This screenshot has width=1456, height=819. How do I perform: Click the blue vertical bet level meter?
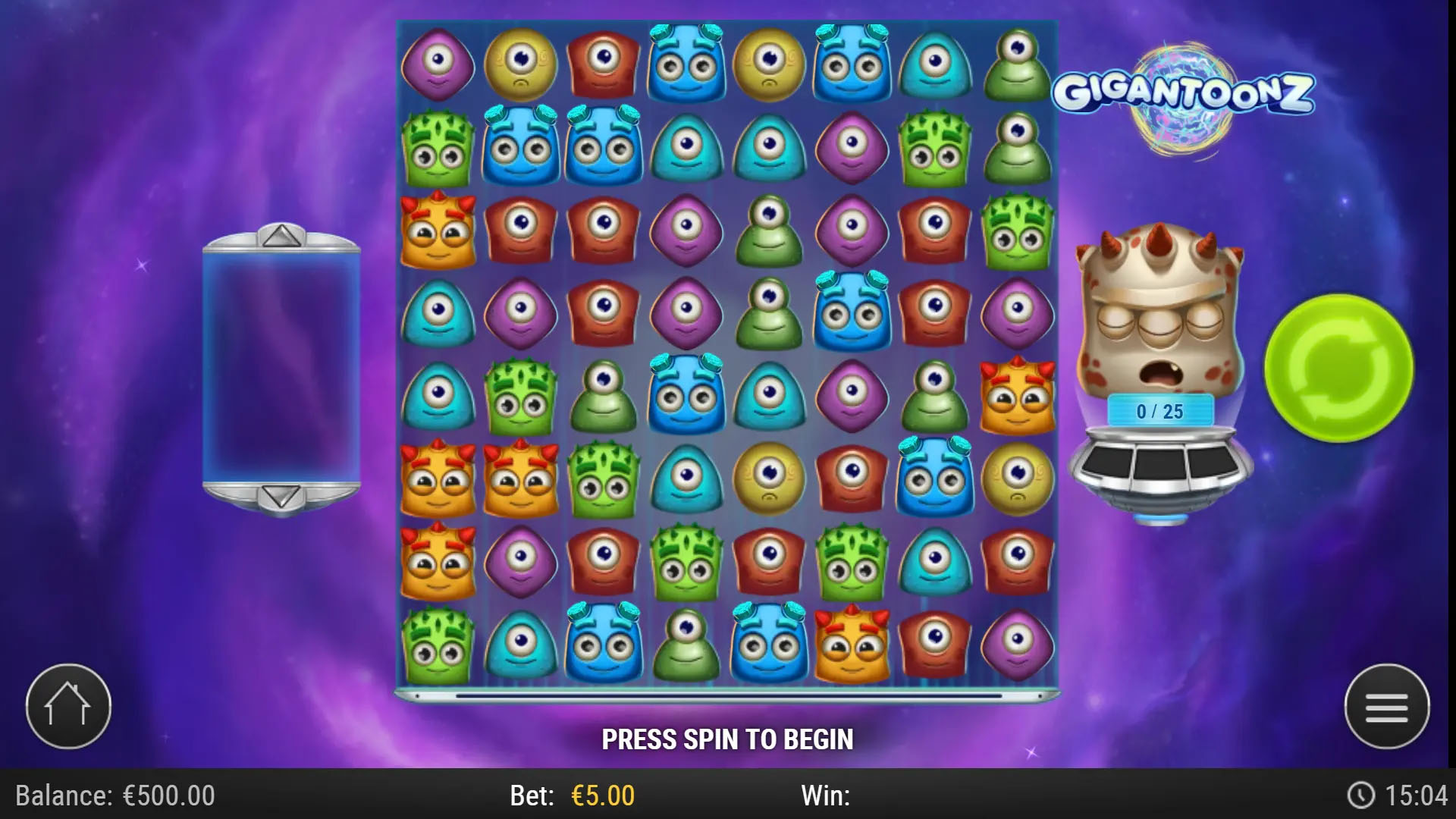[x=281, y=366]
